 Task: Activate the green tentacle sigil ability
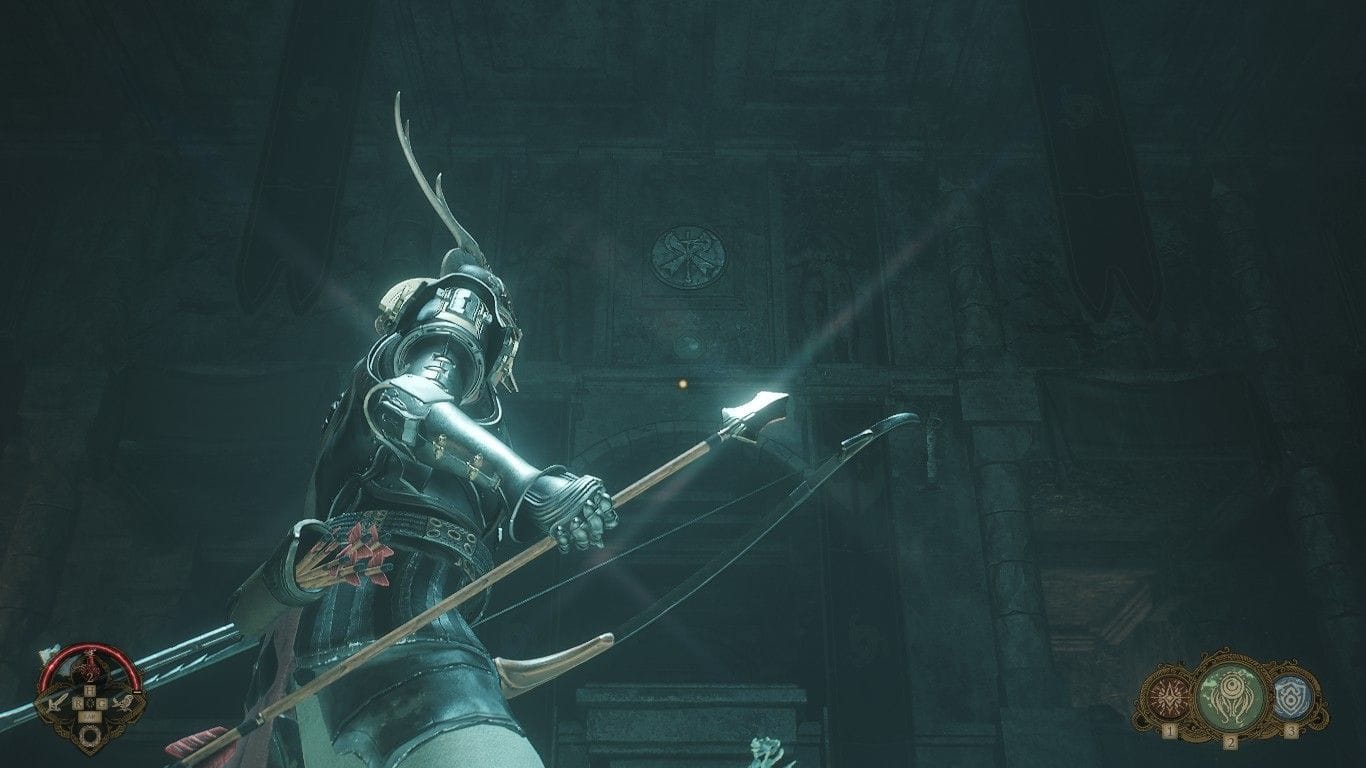pyautogui.click(x=1230, y=693)
